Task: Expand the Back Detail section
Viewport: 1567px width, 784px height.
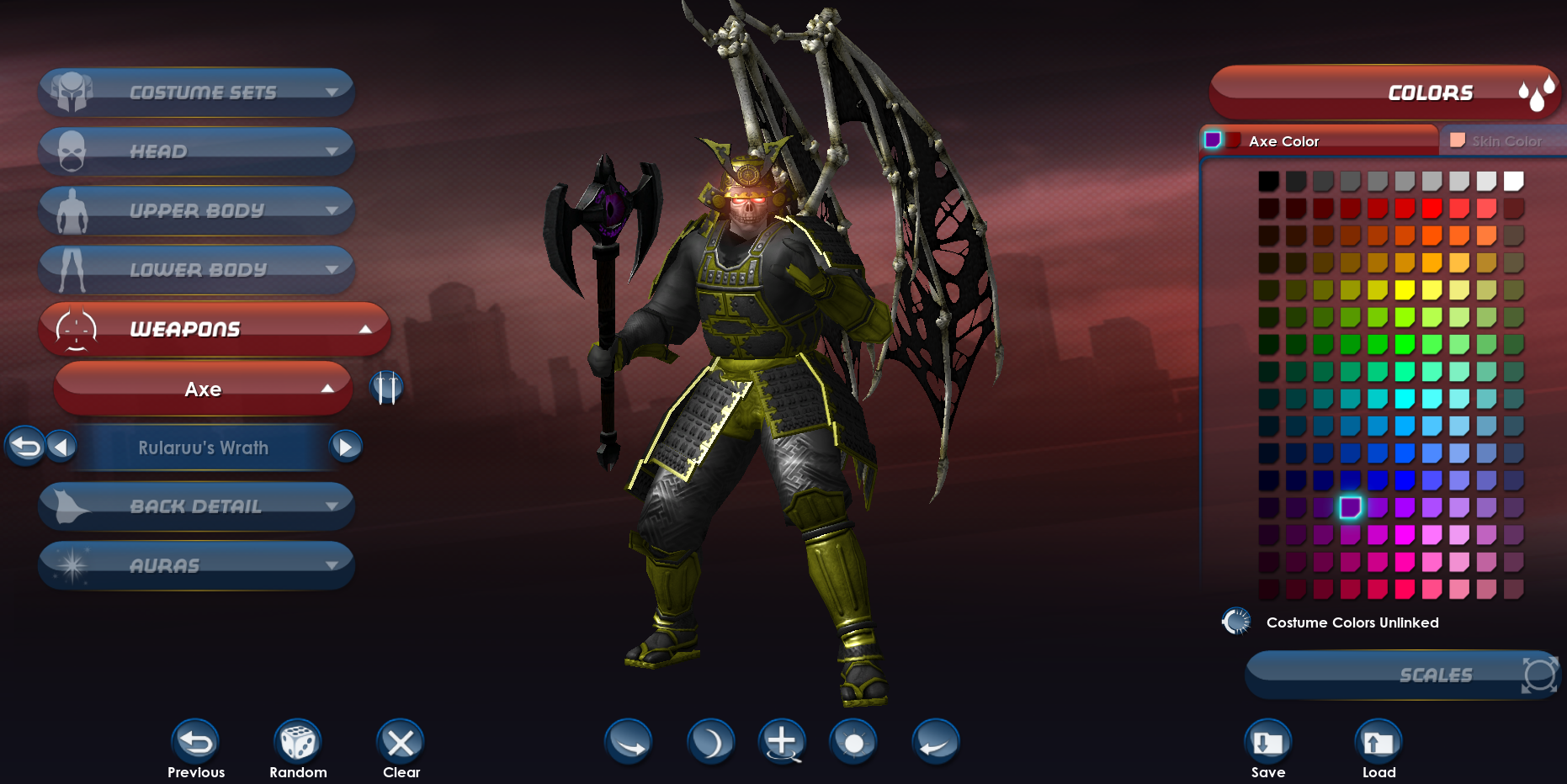Action: point(196,506)
